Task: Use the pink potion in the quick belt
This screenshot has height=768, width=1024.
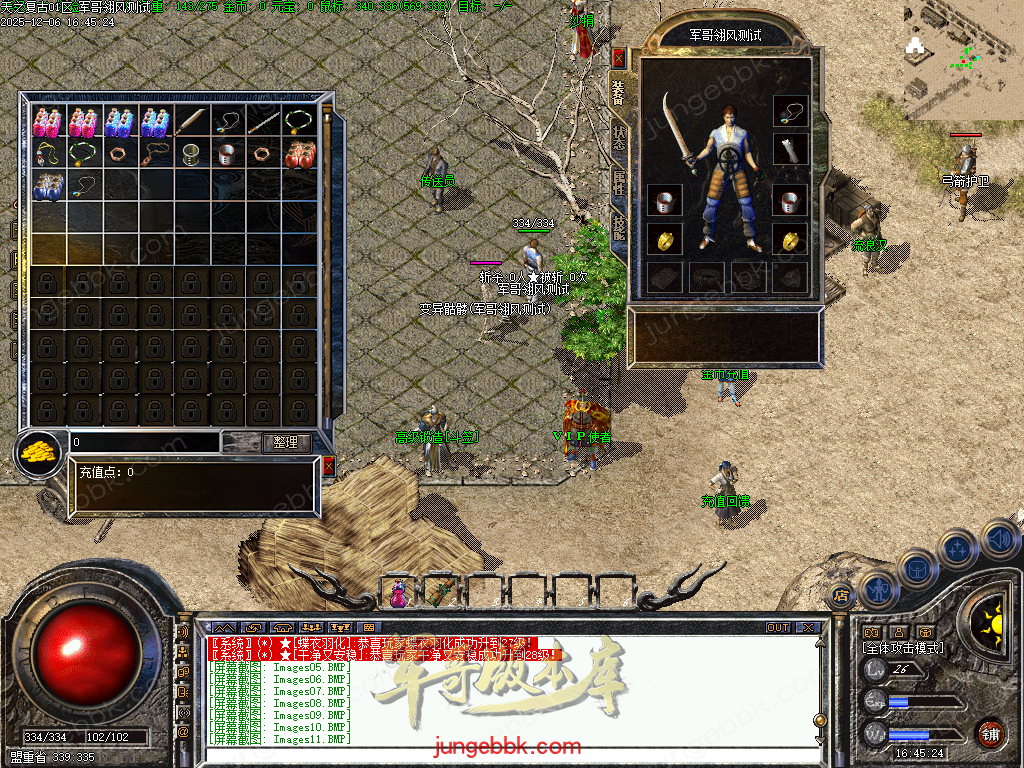Action: pyautogui.click(x=398, y=593)
